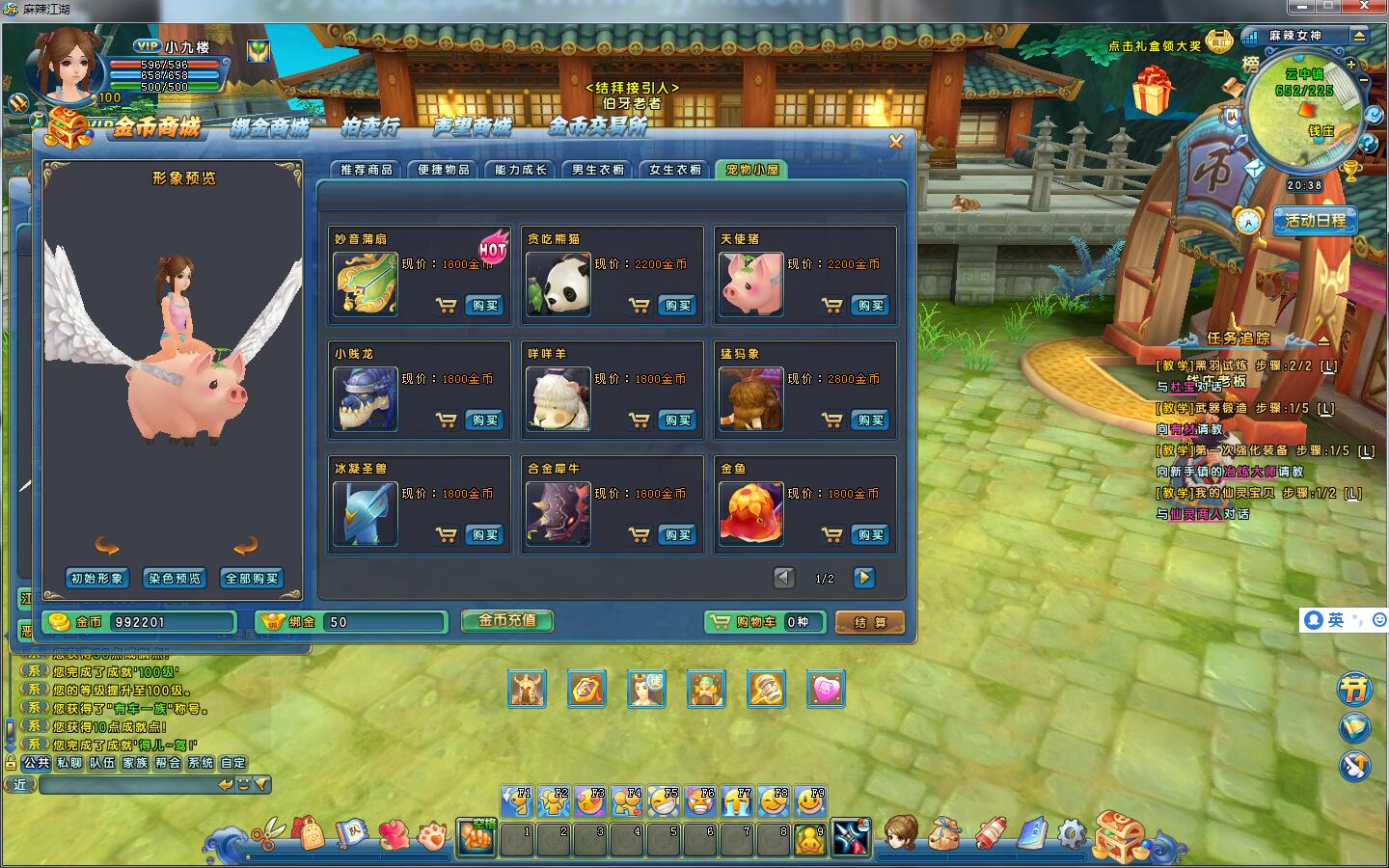Open the 染色预览 dye preview
Viewport: 1389px width, 868px height.
click(175, 579)
